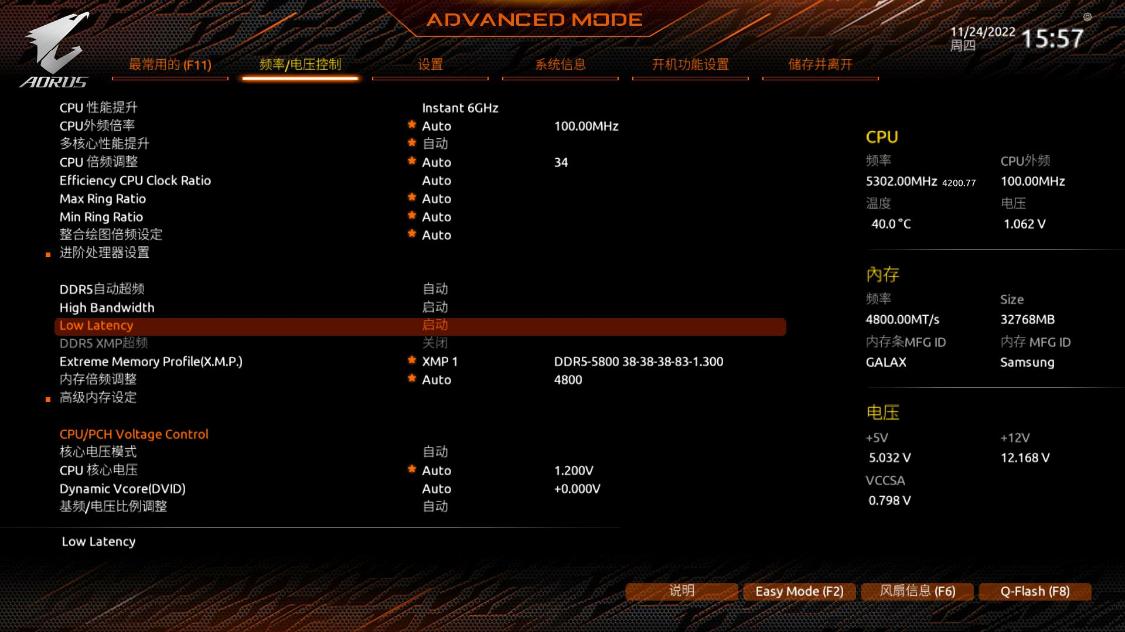
Task: Launch Q-Flash (F8) utility
Action: [1035, 591]
